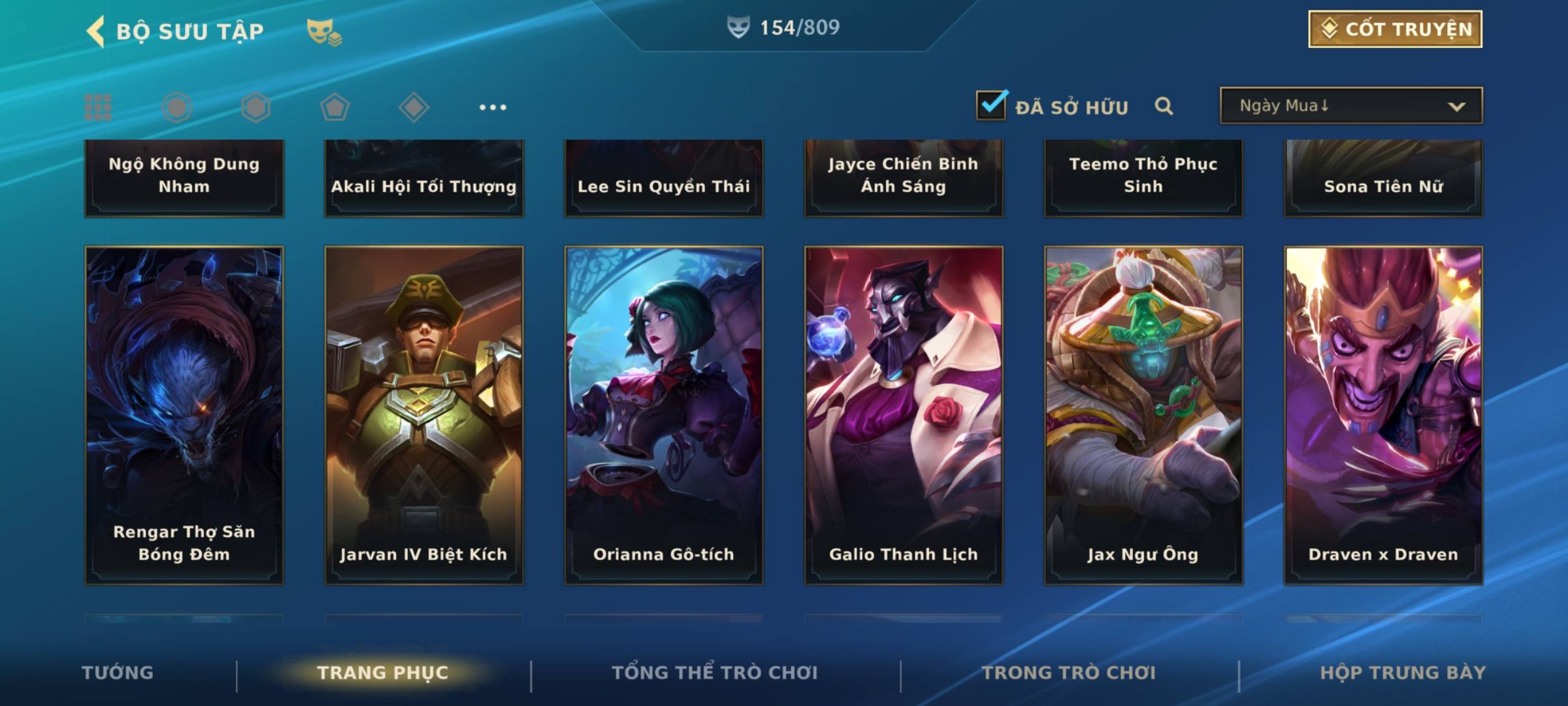Select the grid all-skins filter icon
Viewport: 1568px width, 706px height.
click(x=98, y=107)
